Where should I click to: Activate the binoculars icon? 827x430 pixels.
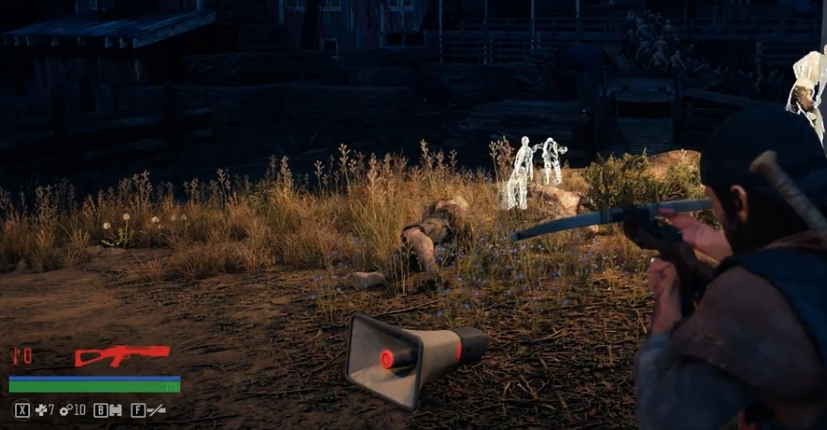click(115, 410)
